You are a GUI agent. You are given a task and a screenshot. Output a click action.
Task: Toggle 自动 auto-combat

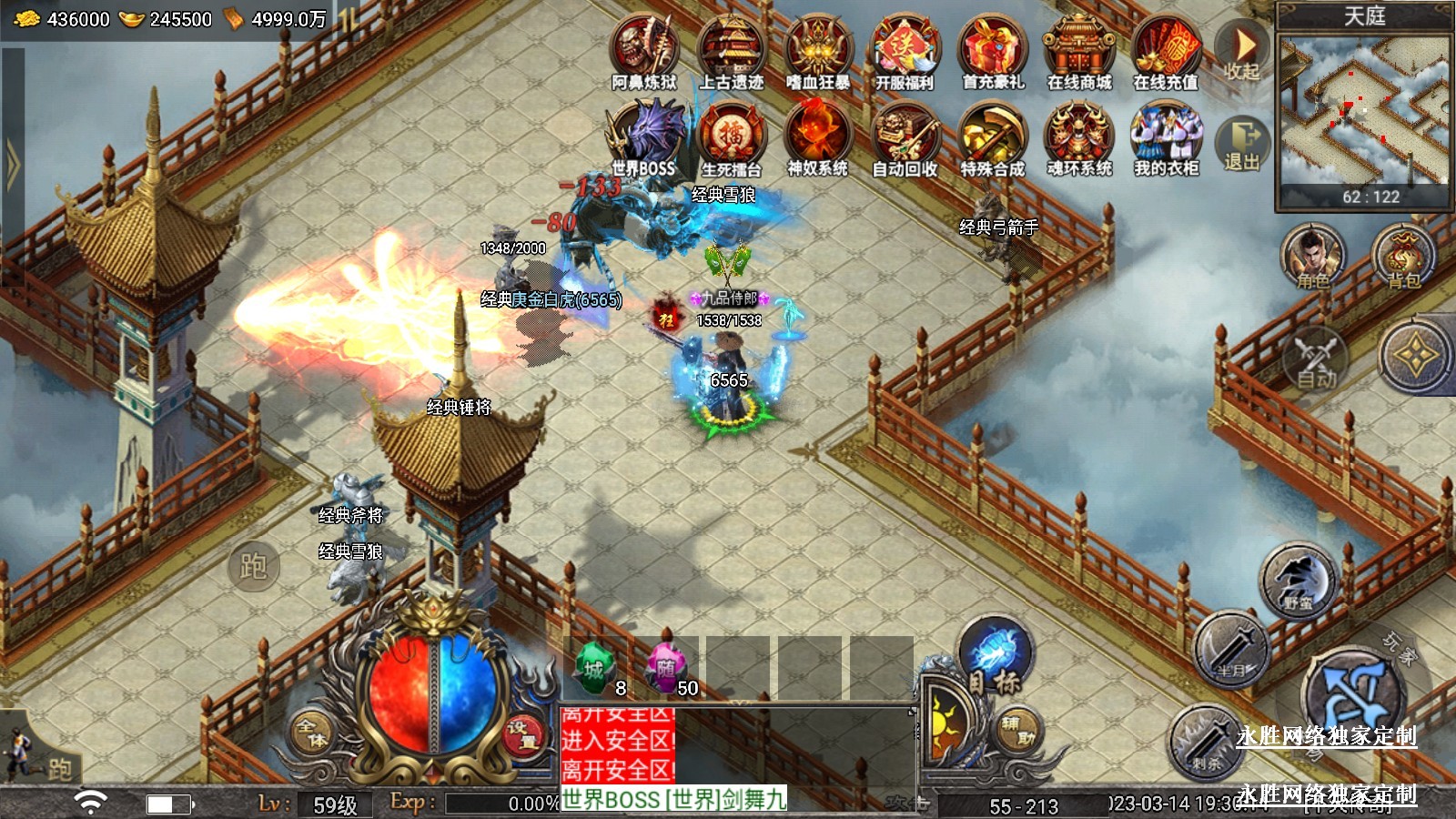pos(1316,359)
